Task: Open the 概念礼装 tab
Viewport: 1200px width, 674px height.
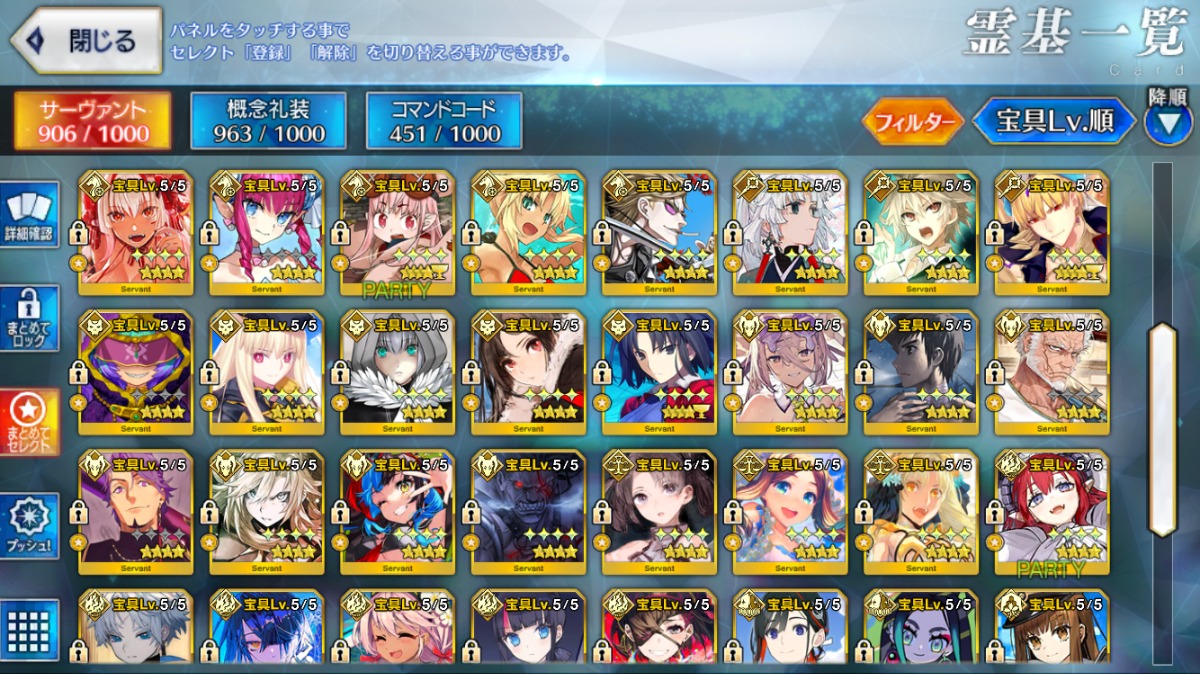Action: [268, 122]
